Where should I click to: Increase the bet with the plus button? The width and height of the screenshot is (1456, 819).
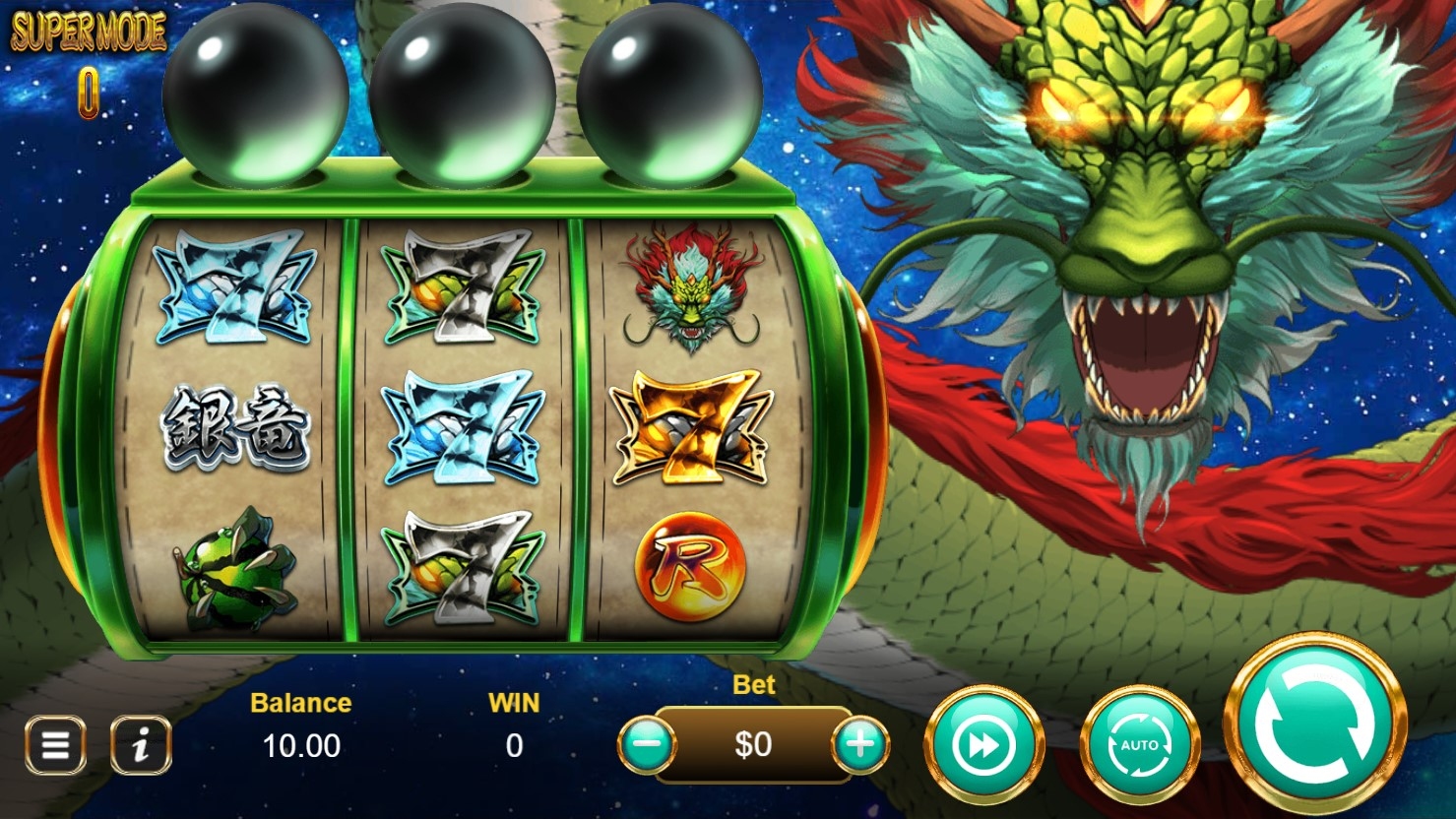point(860,744)
